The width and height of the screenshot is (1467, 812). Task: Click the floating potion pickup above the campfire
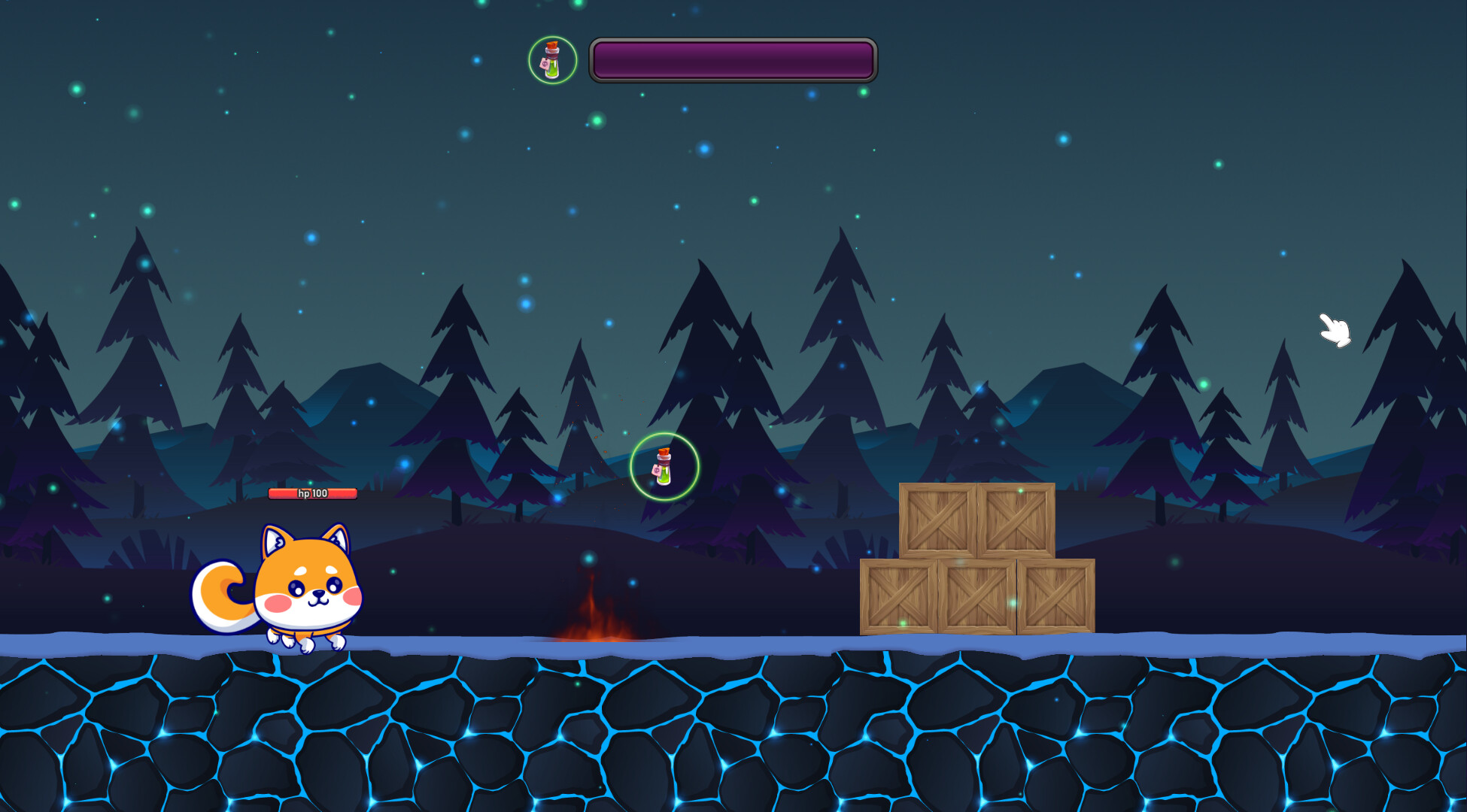(664, 466)
